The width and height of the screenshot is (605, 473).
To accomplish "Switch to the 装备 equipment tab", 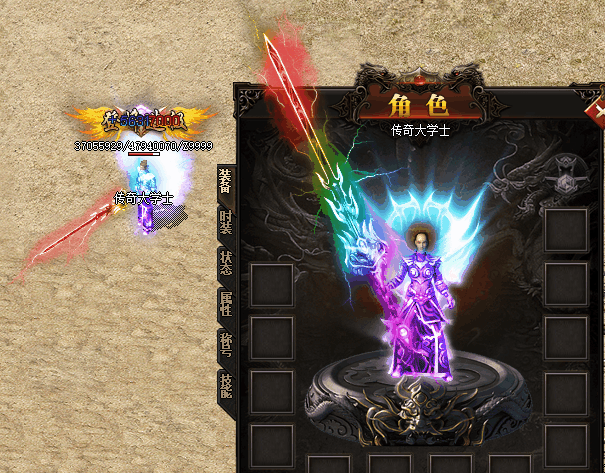I will [225, 182].
